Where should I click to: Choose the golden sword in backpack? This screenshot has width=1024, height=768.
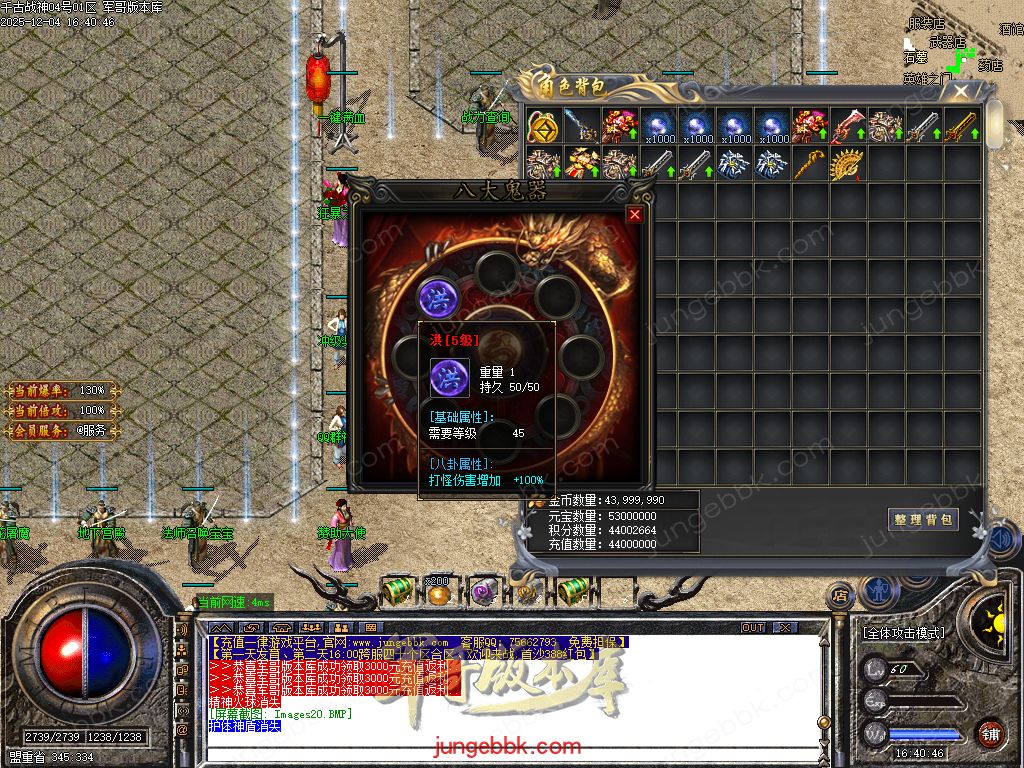[961, 125]
